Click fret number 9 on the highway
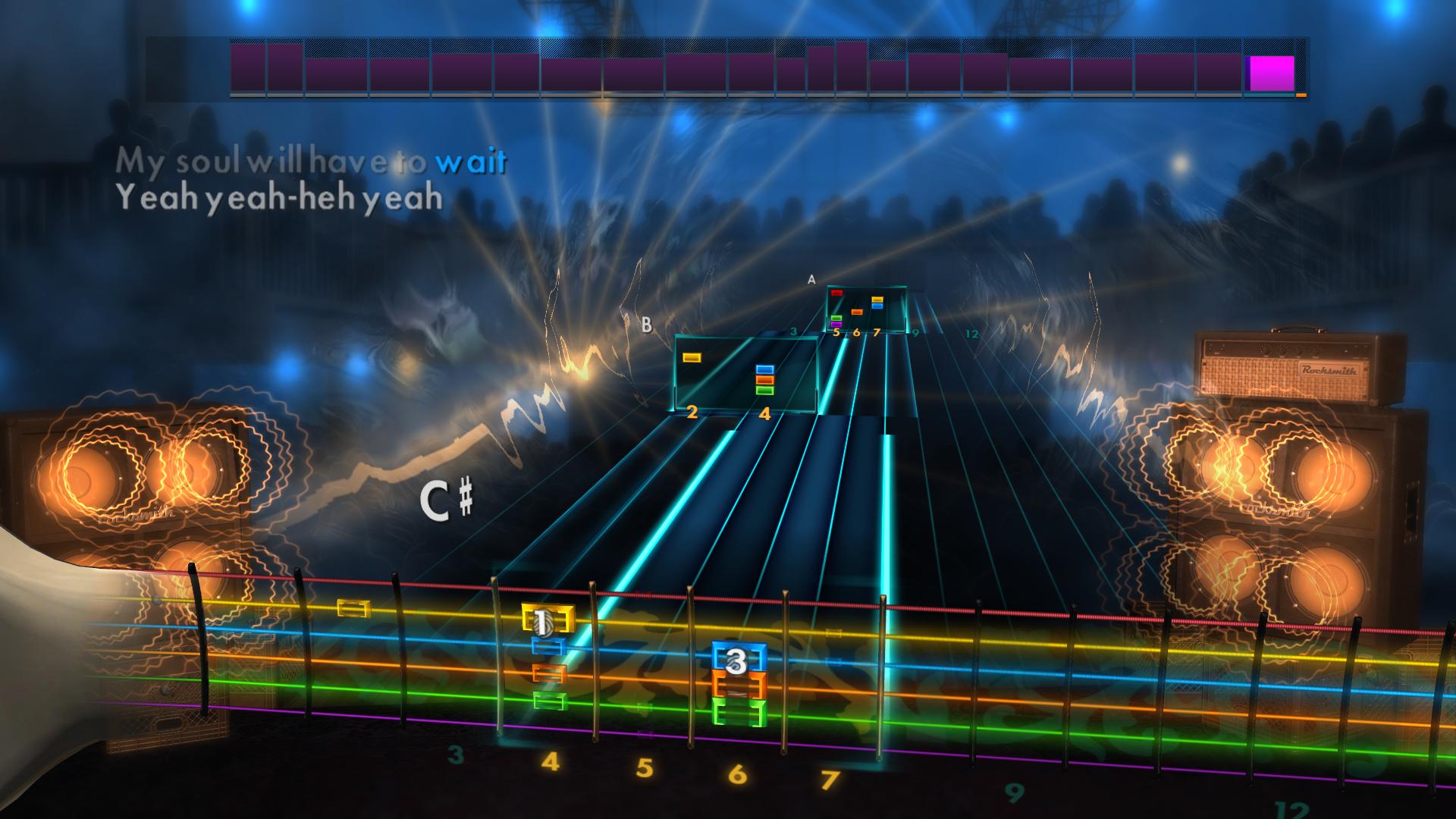Screen dimensions: 1456x819 click(x=1015, y=793)
